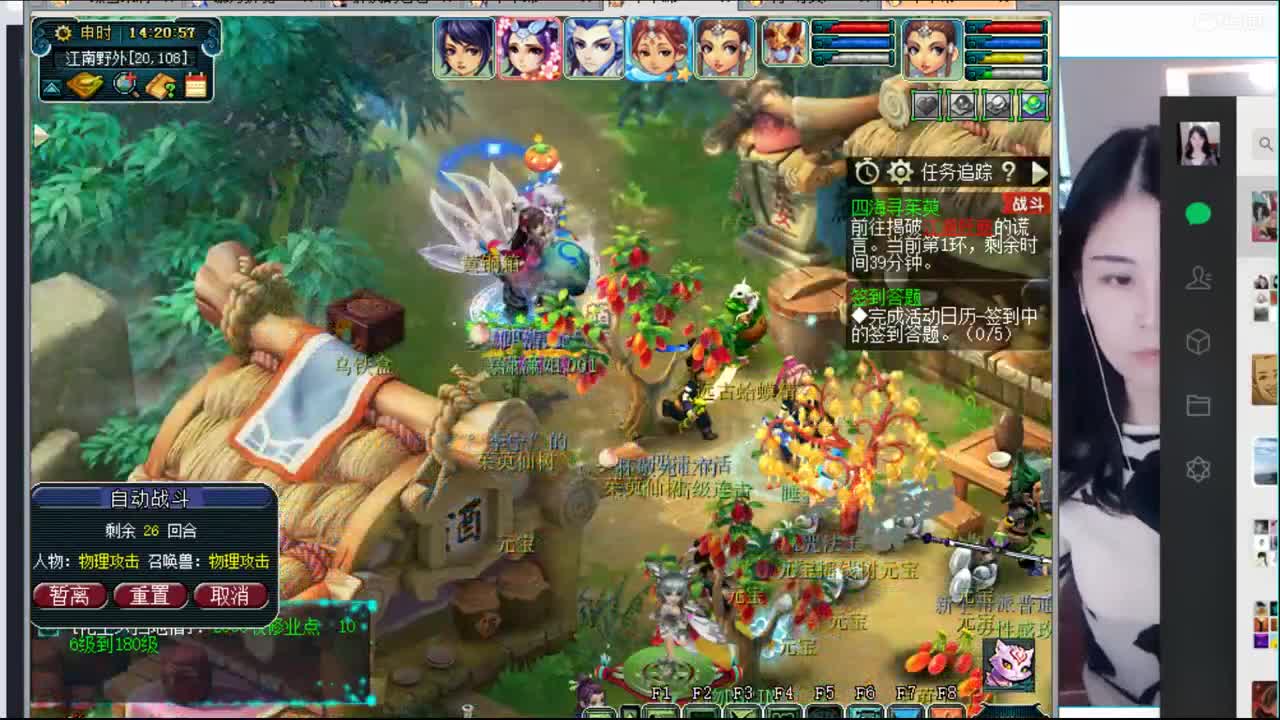Click the red 战斗 label on the quest entry
The image size is (1280, 720).
1030,204
